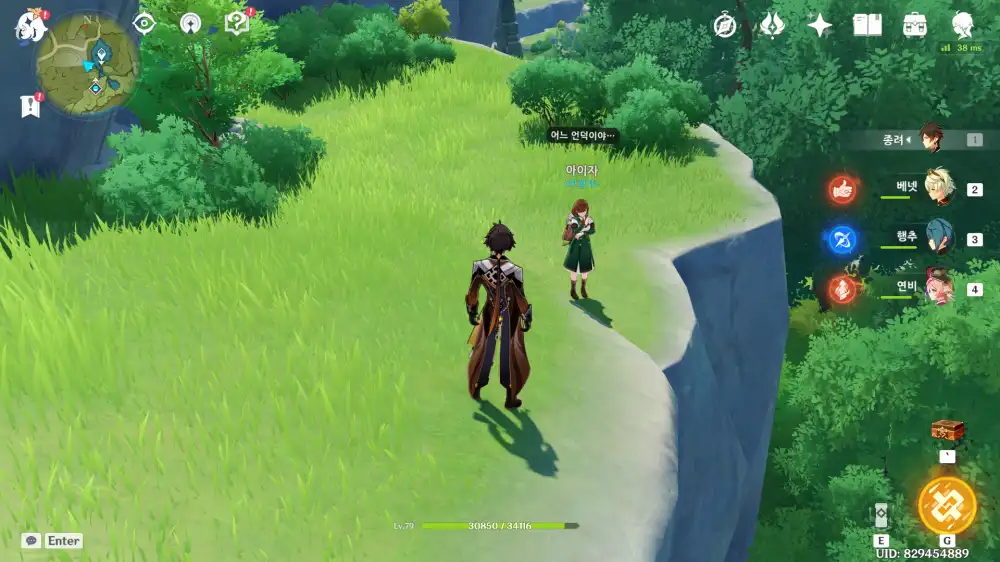
Task: Switch to party member 연비
Action: tap(939, 288)
